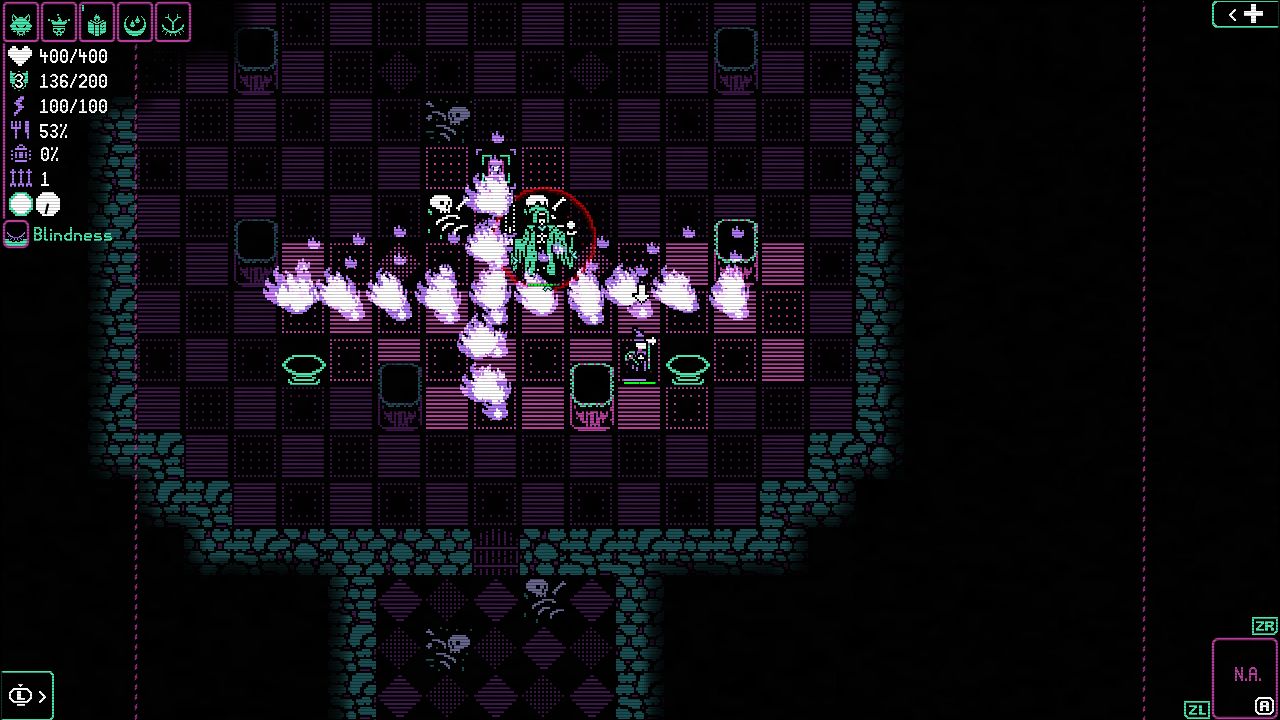Select the N.A. item slot
The height and width of the screenshot is (720, 1280).
click(x=1246, y=676)
